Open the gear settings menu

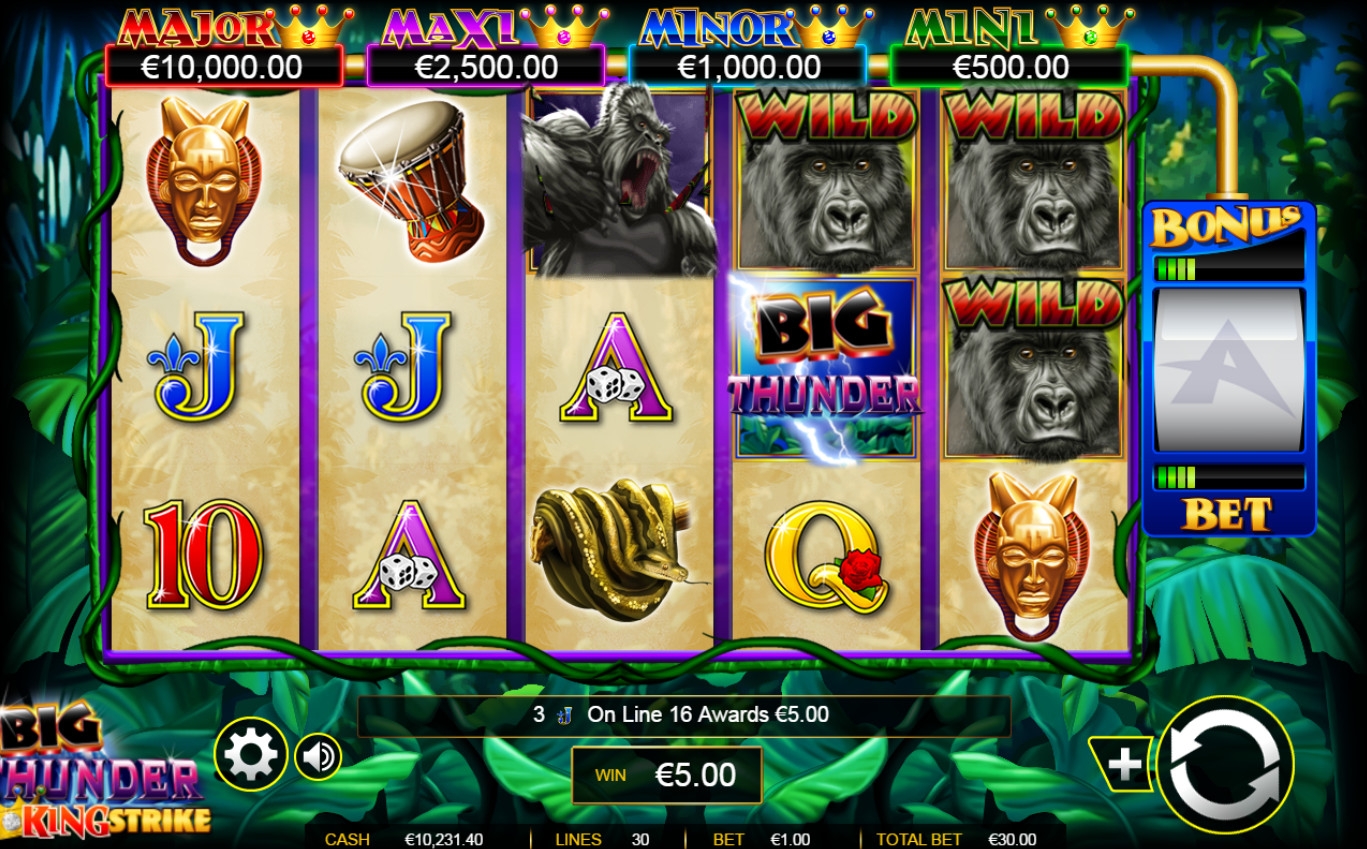click(x=250, y=755)
